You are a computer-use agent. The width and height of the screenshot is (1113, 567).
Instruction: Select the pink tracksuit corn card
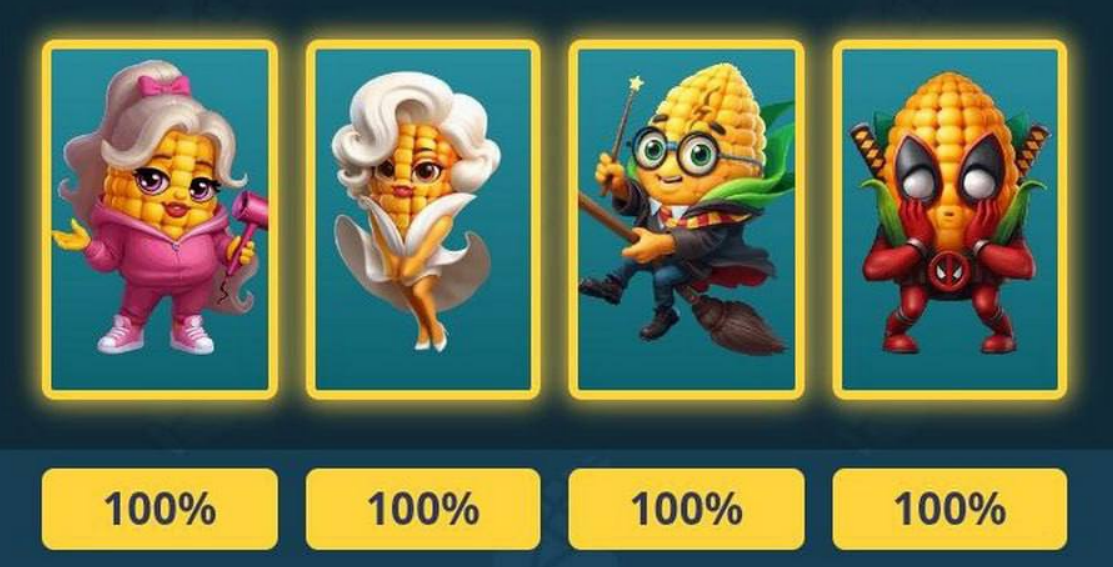(x=160, y=220)
